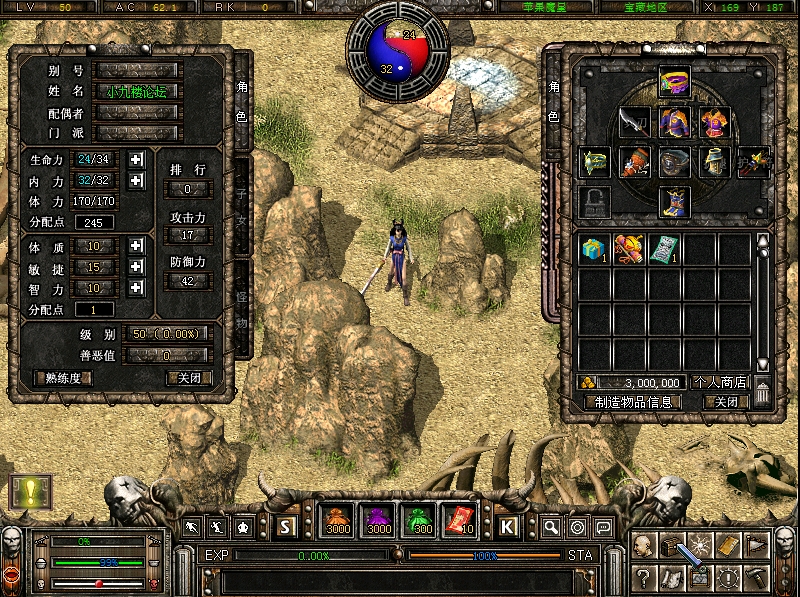Close the character stats panel
Viewport: 800px width, 597px height.
pyautogui.click(x=189, y=378)
